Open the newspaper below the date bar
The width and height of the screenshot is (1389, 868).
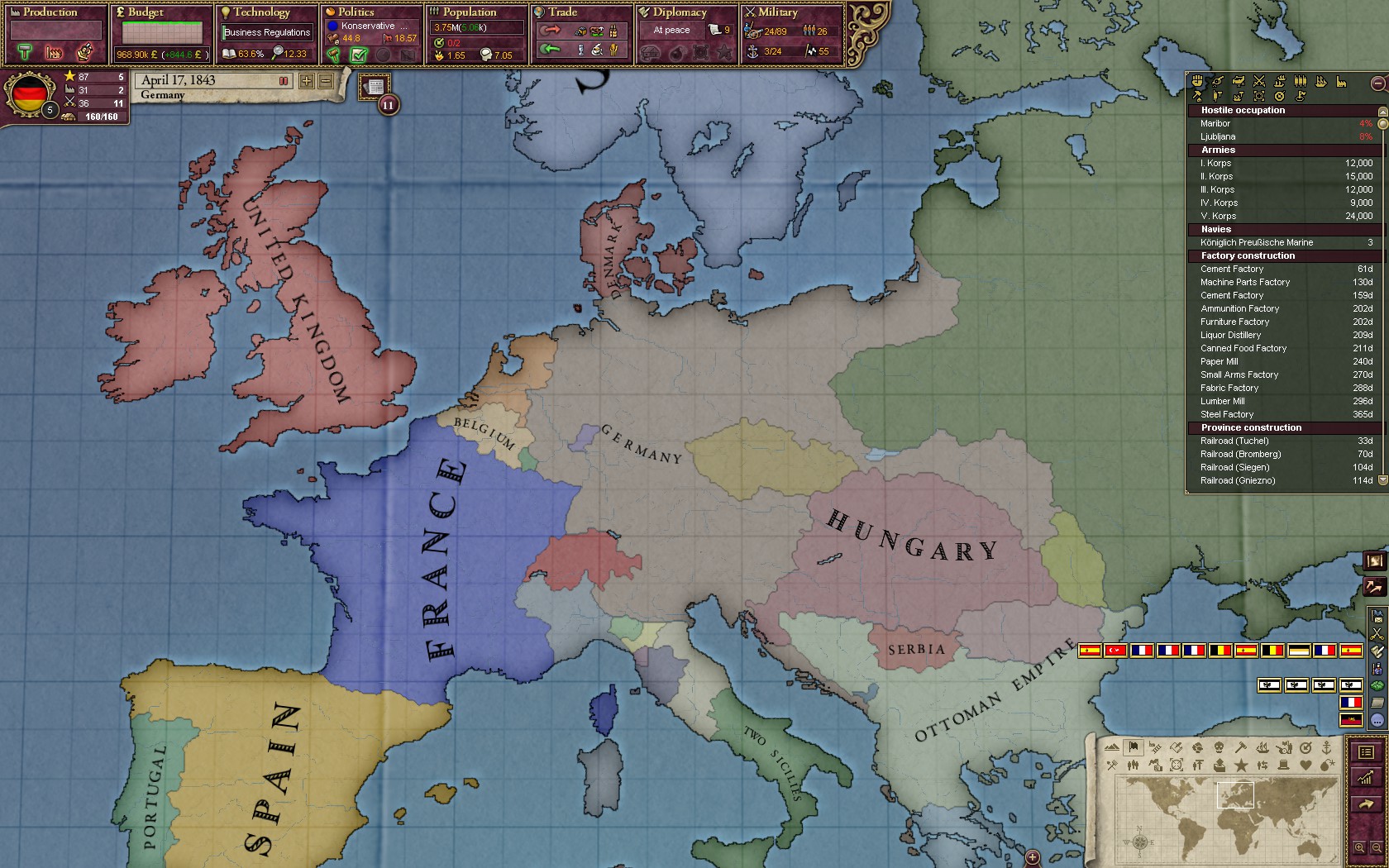pos(375,85)
